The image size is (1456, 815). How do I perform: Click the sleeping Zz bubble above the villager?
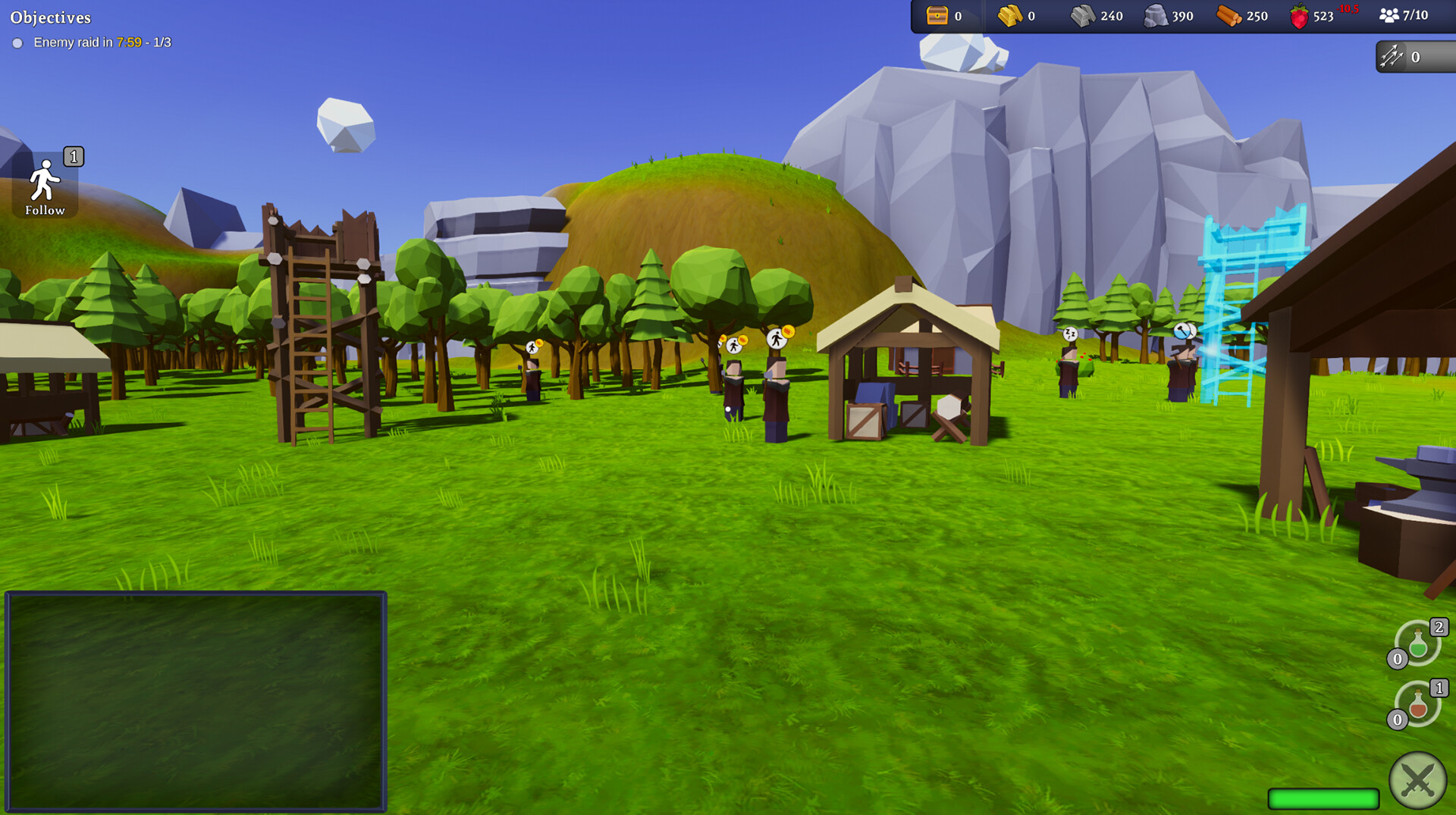1072,334
